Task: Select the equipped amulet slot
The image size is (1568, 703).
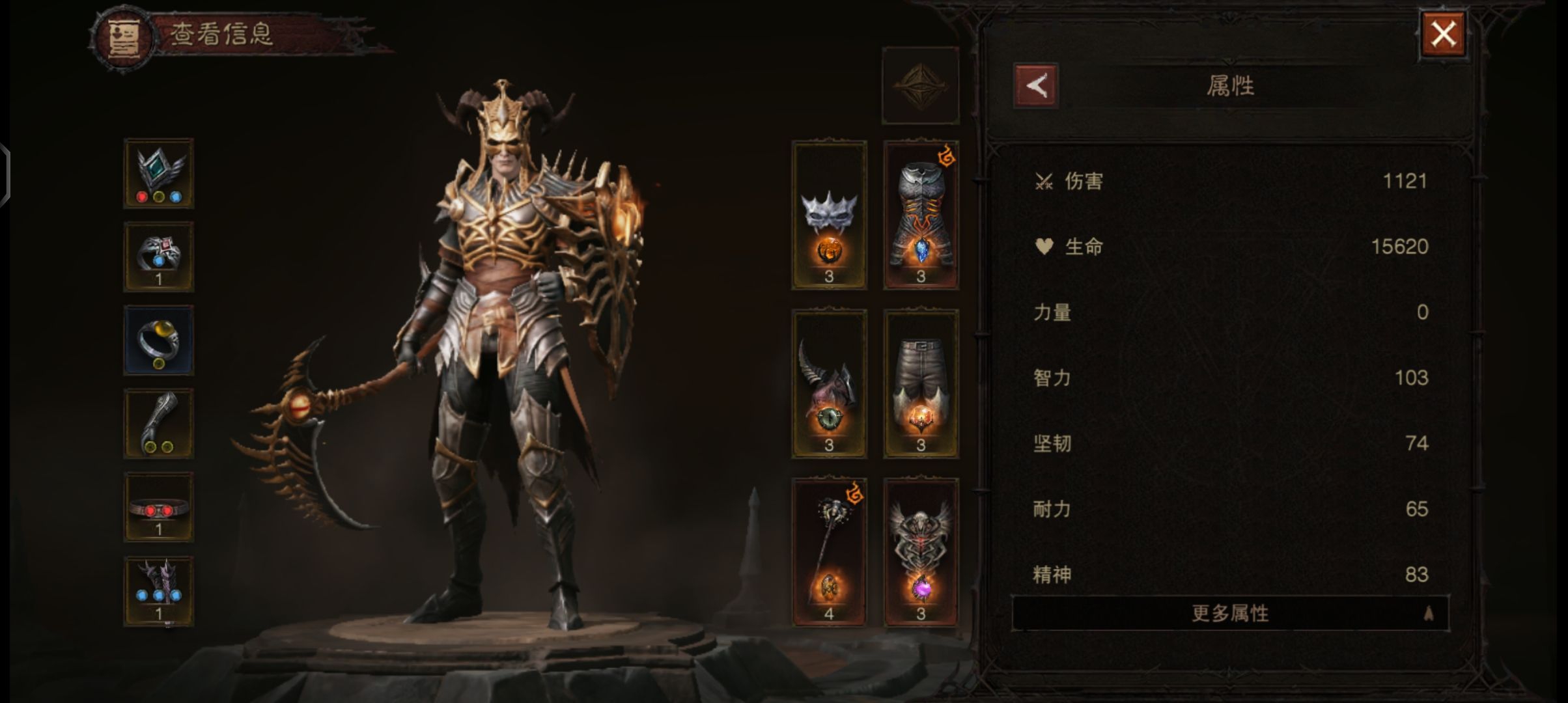Action: coord(159,174)
